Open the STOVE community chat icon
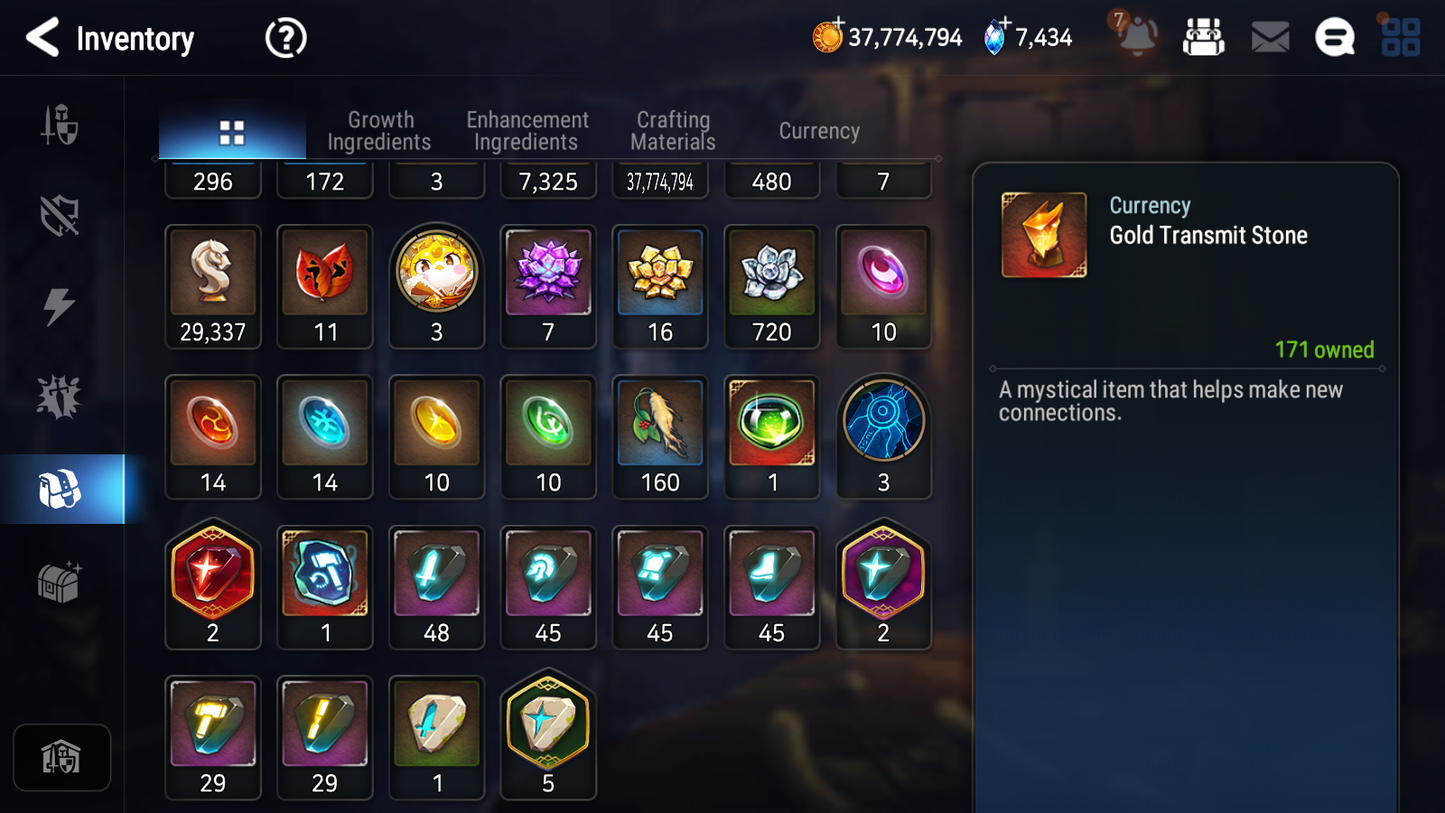The width and height of the screenshot is (1445, 813). [1334, 35]
